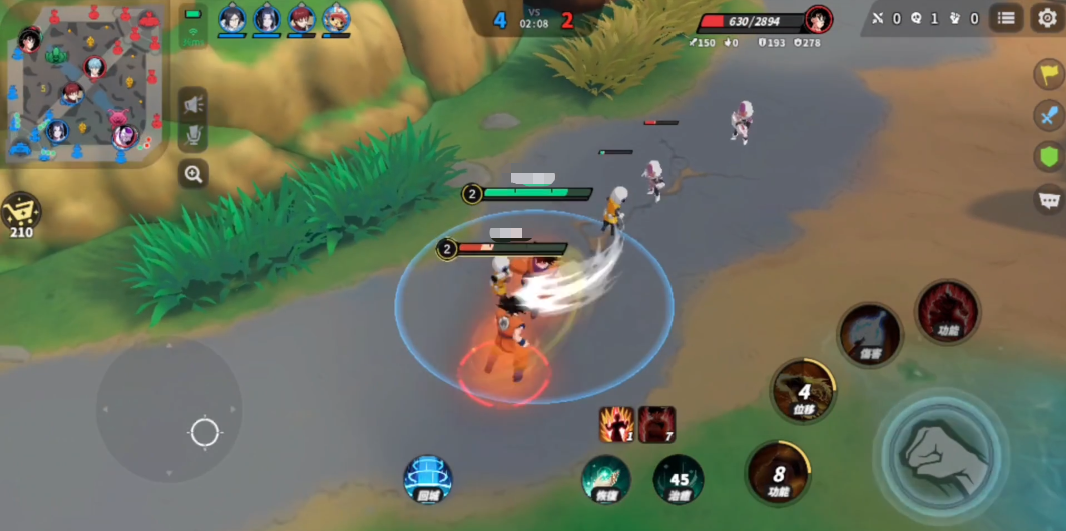Send the blue sword attack signal

(x=1049, y=115)
